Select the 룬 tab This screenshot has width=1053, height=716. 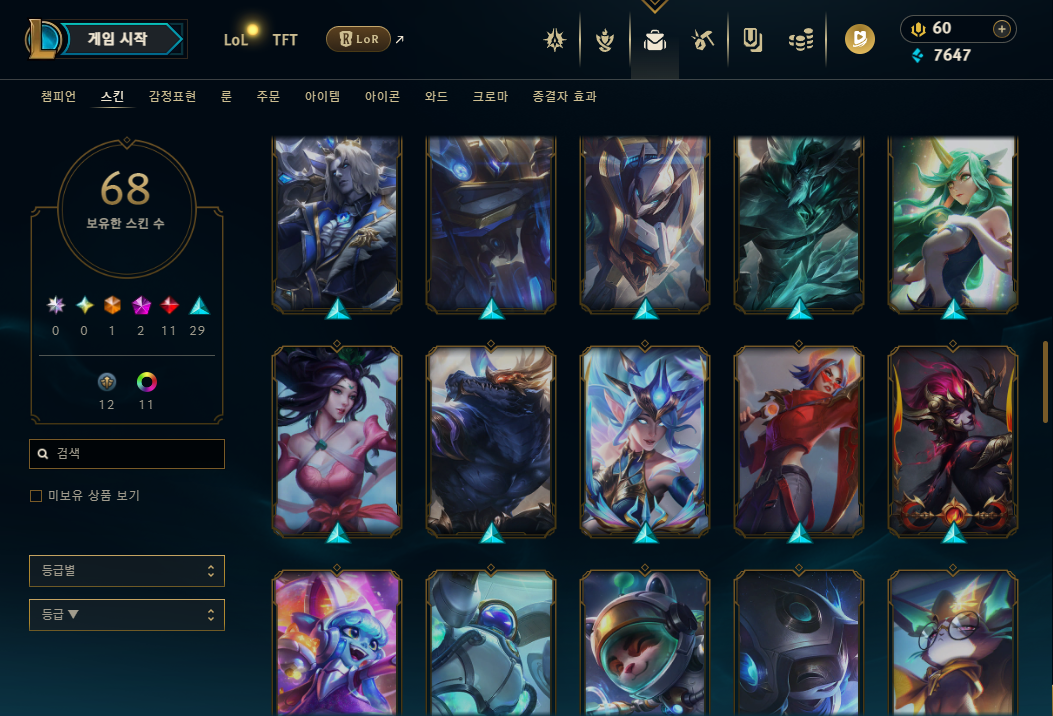(x=226, y=97)
